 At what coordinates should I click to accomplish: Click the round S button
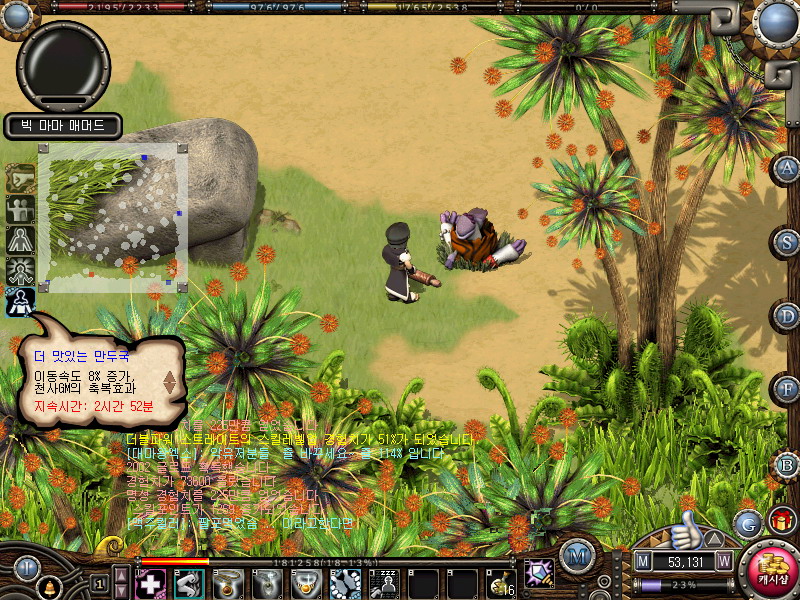click(x=787, y=242)
